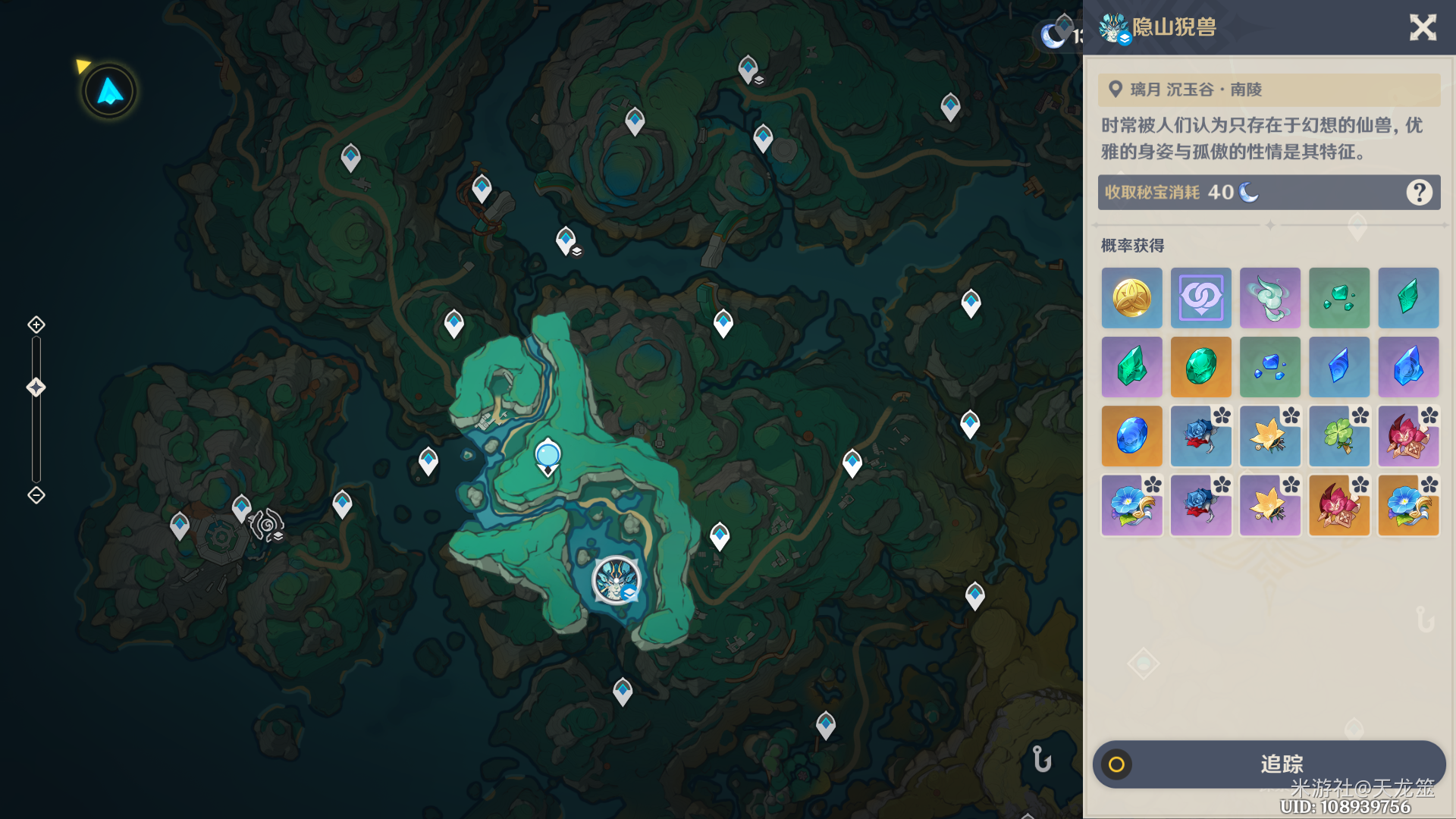The image size is (1456, 819).
Task: Click the blue player arrow compass icon
Action: click(x=110, y=92)
